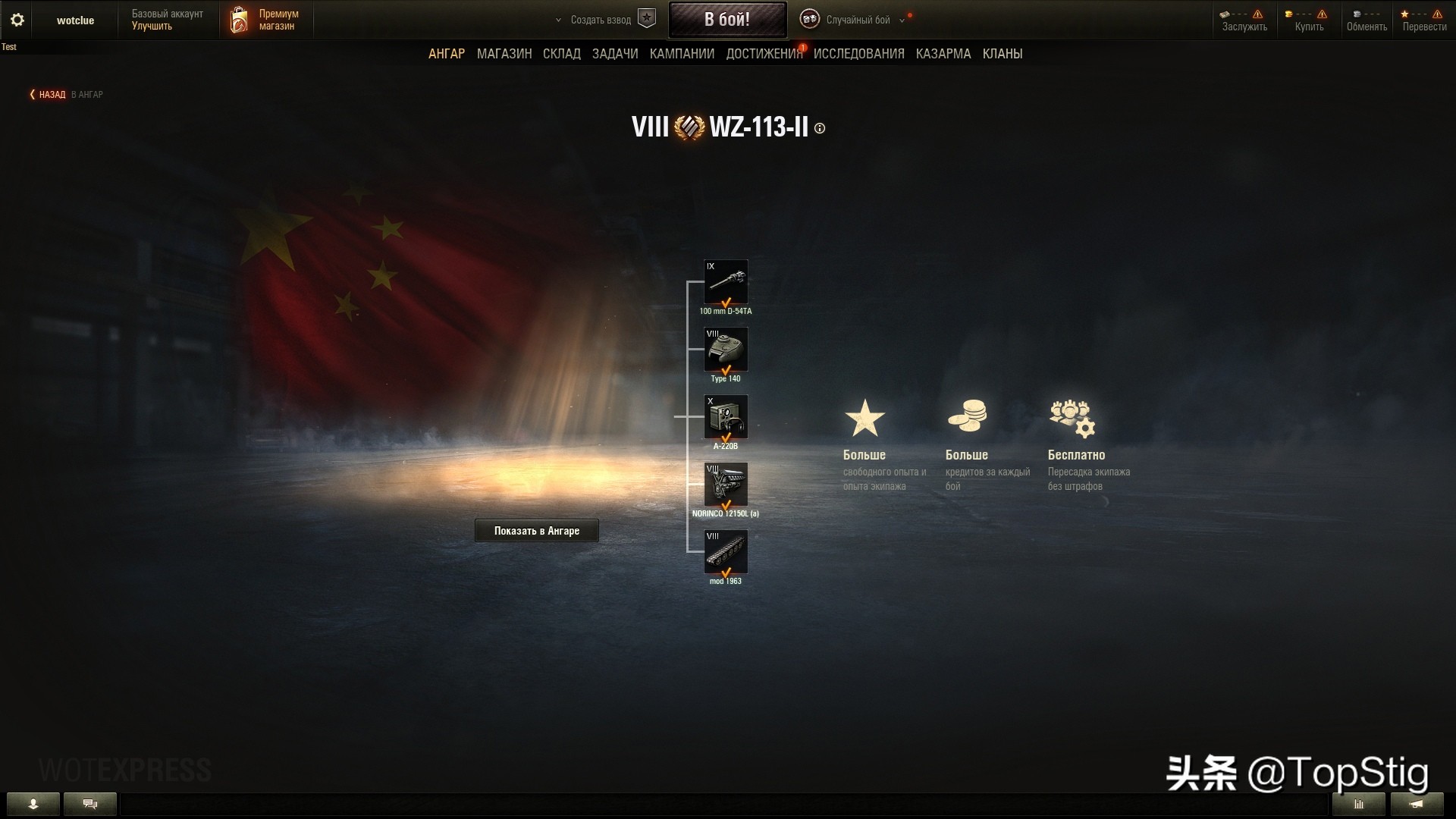The width and height of the screenshot is (1456, 819).
Task: Open the ЗАДАЧИ tab
Action: pyautogui.click(x=615, y=54)
